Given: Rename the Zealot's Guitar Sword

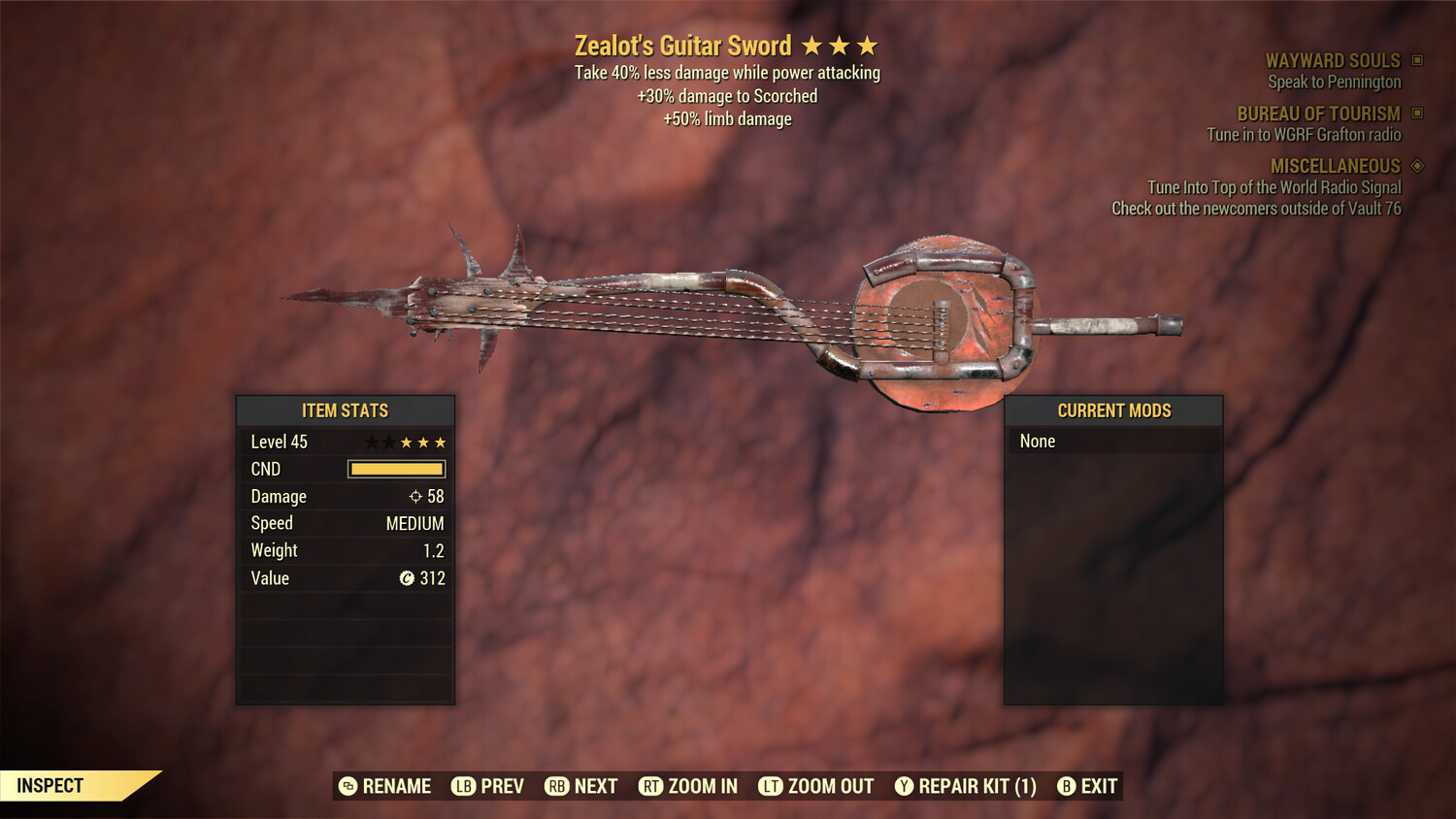Looking at the screenshot, I should 385,786.
